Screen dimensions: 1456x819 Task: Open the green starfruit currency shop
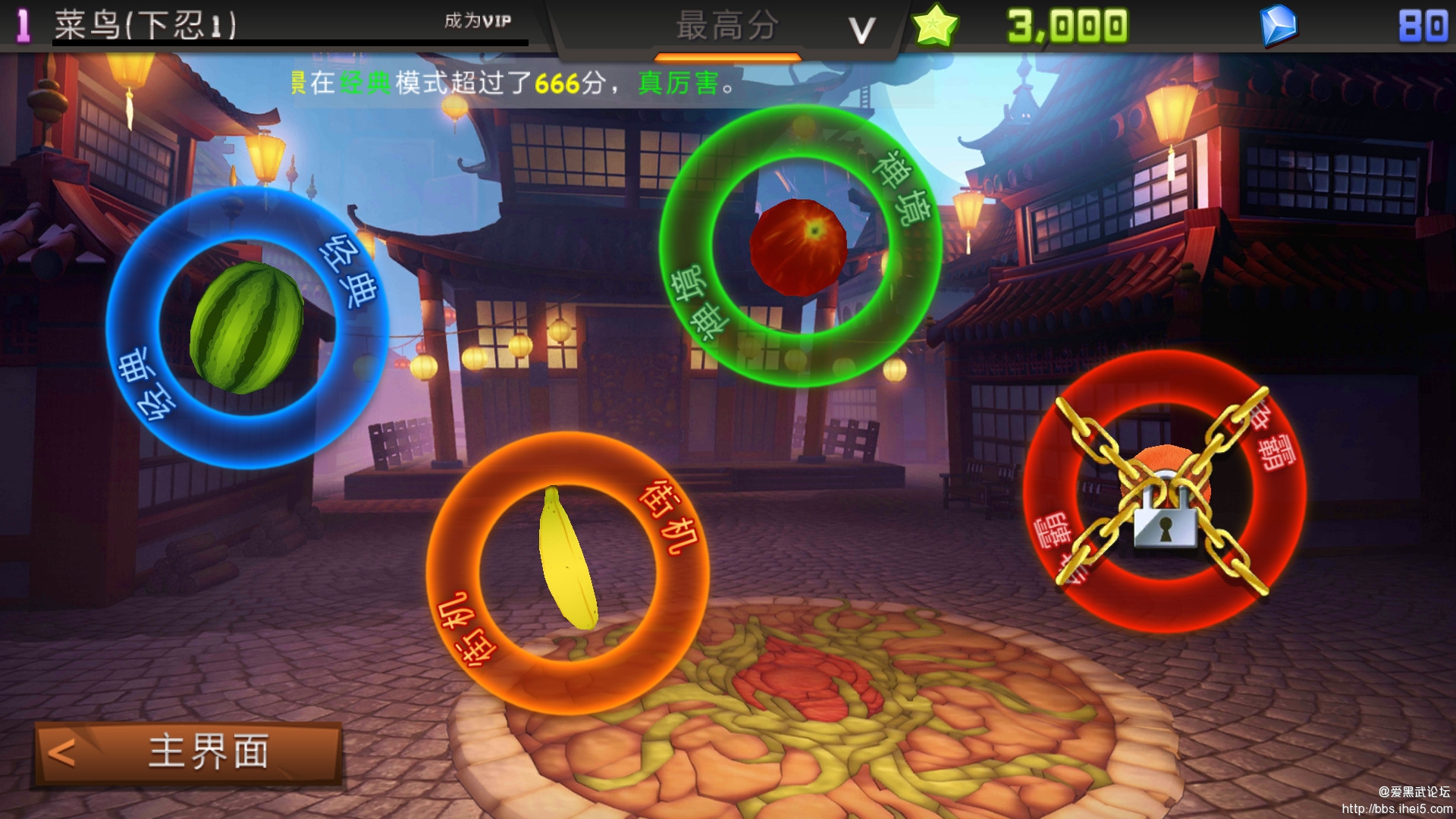936,27
